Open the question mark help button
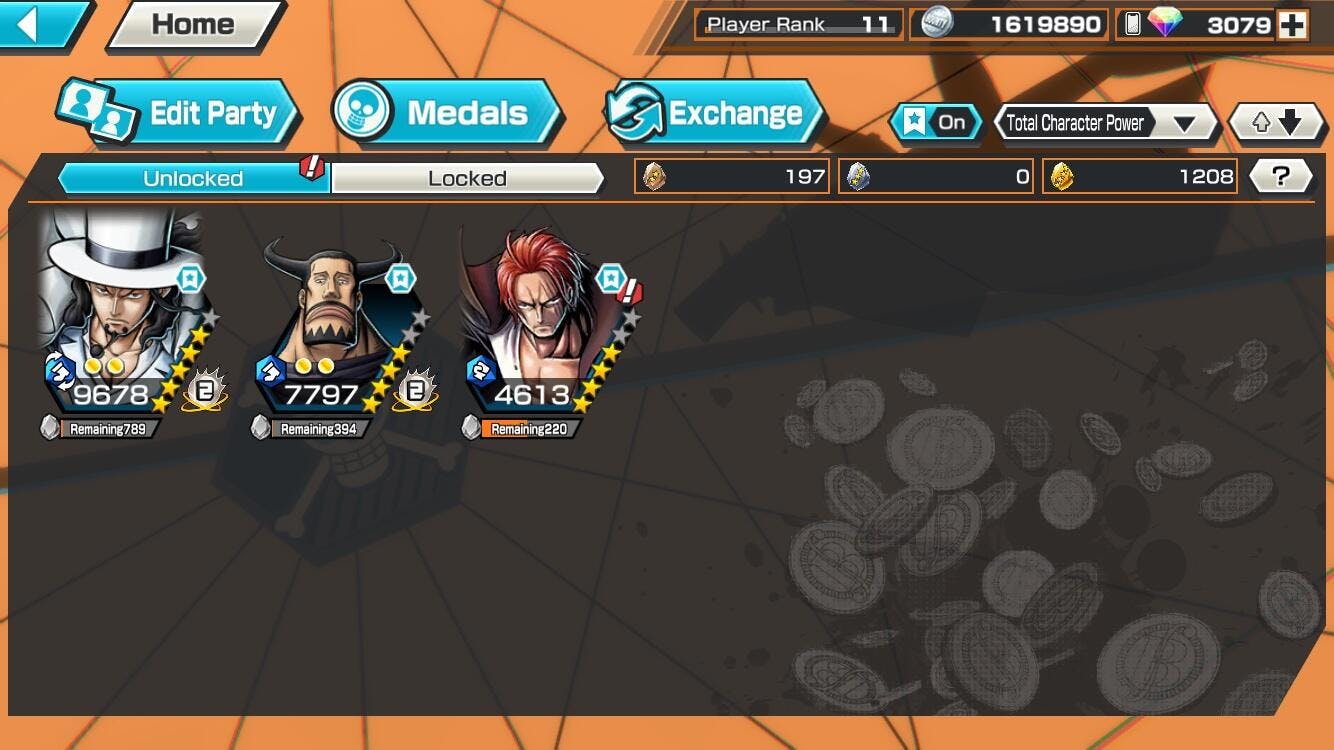Screen dimensions: 1334x750 click(1280, 177)
